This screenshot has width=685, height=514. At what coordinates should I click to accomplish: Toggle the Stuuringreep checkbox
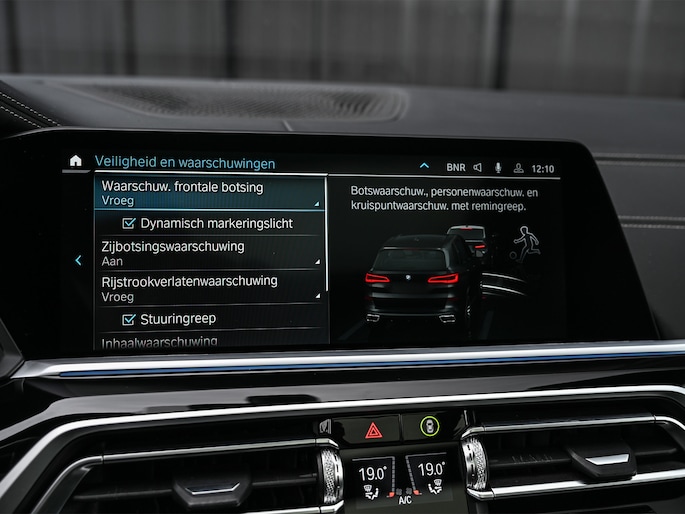coord(128,319)
